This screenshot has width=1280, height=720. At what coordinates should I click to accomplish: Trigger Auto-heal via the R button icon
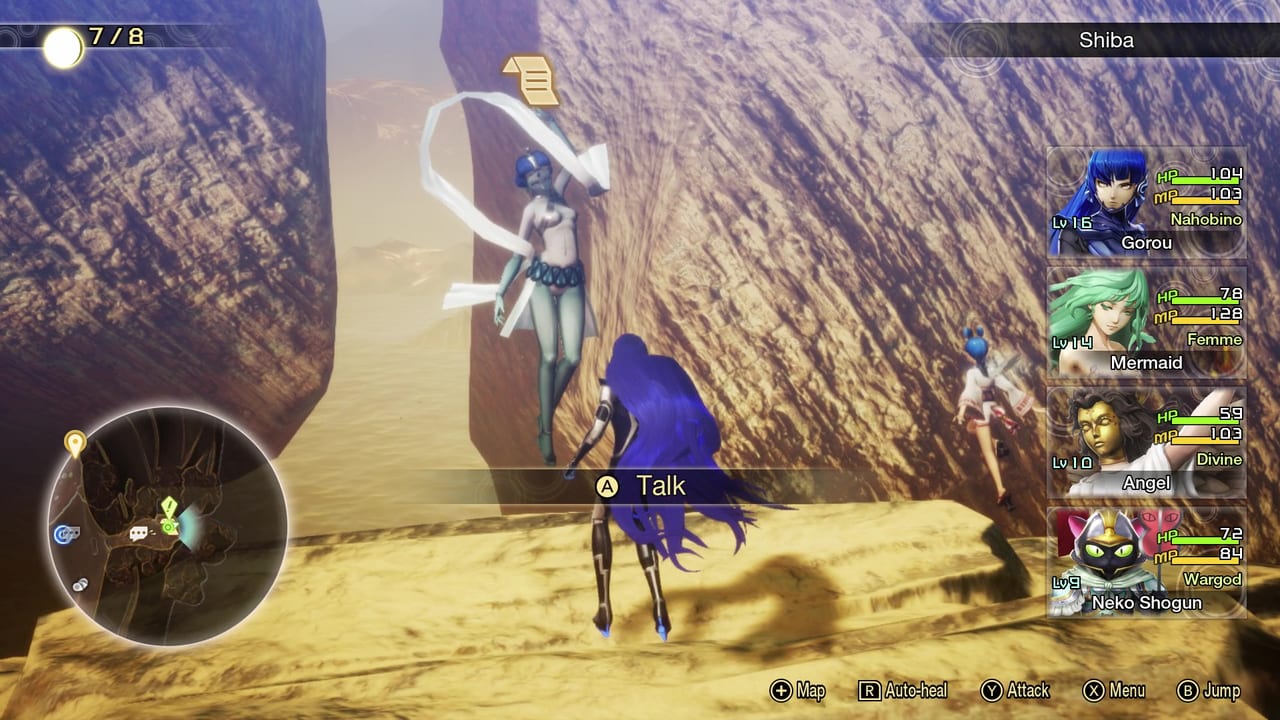872,691
